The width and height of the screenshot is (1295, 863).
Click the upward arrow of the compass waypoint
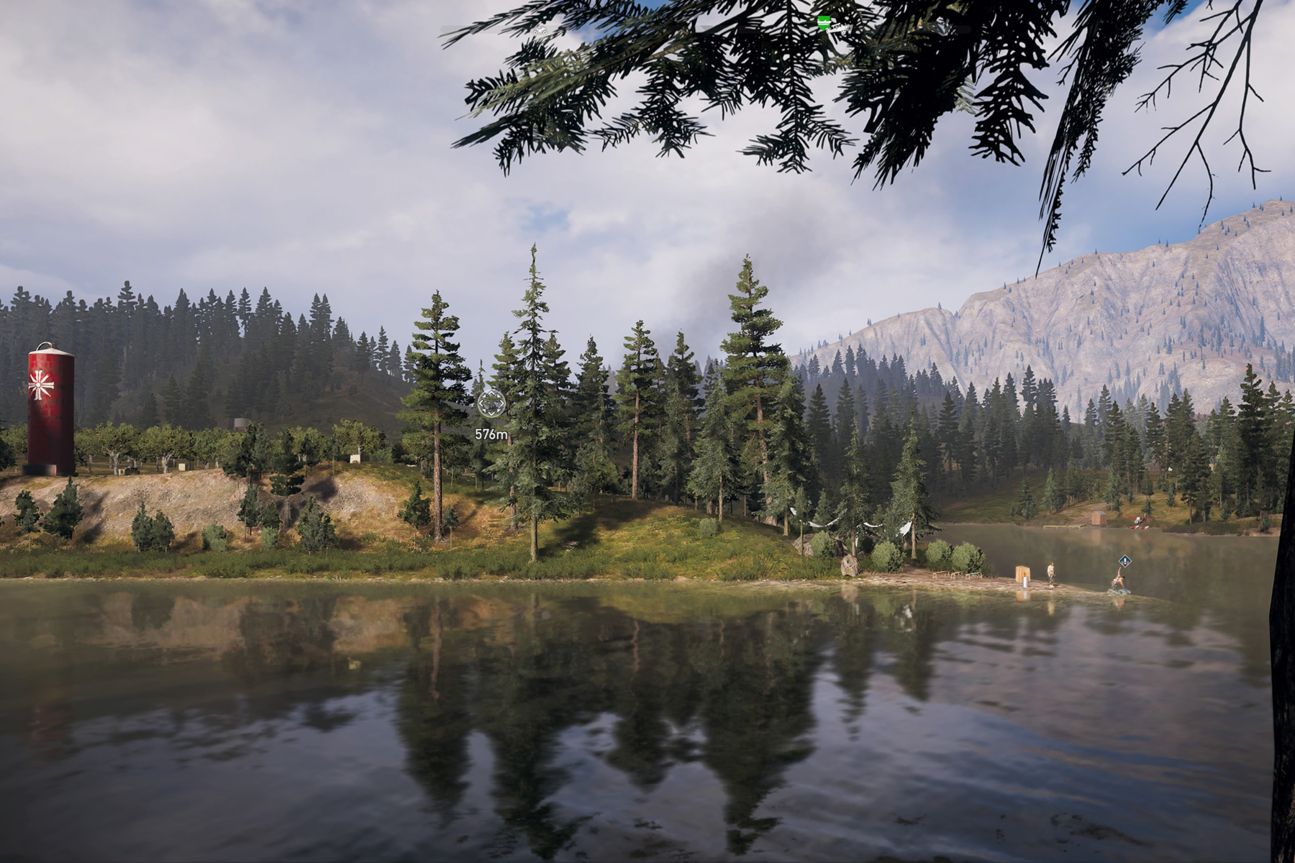491,394
